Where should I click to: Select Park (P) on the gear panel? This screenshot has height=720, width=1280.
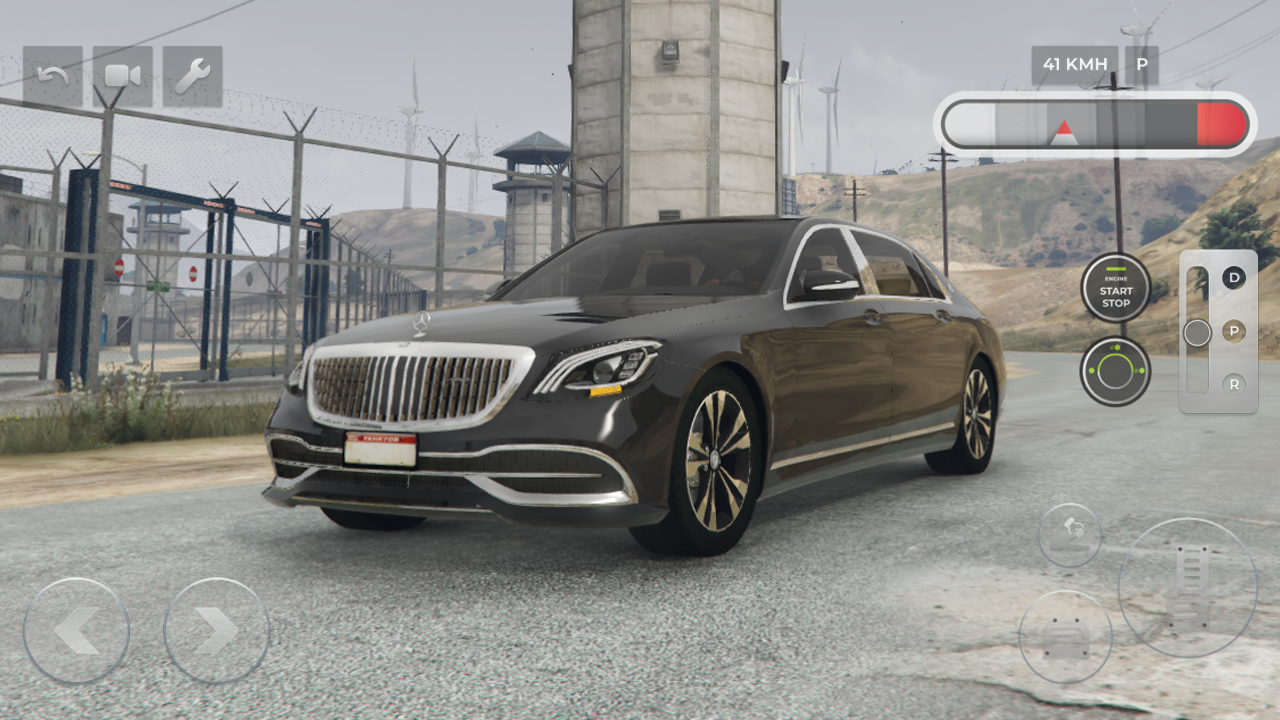[1236, 331]
